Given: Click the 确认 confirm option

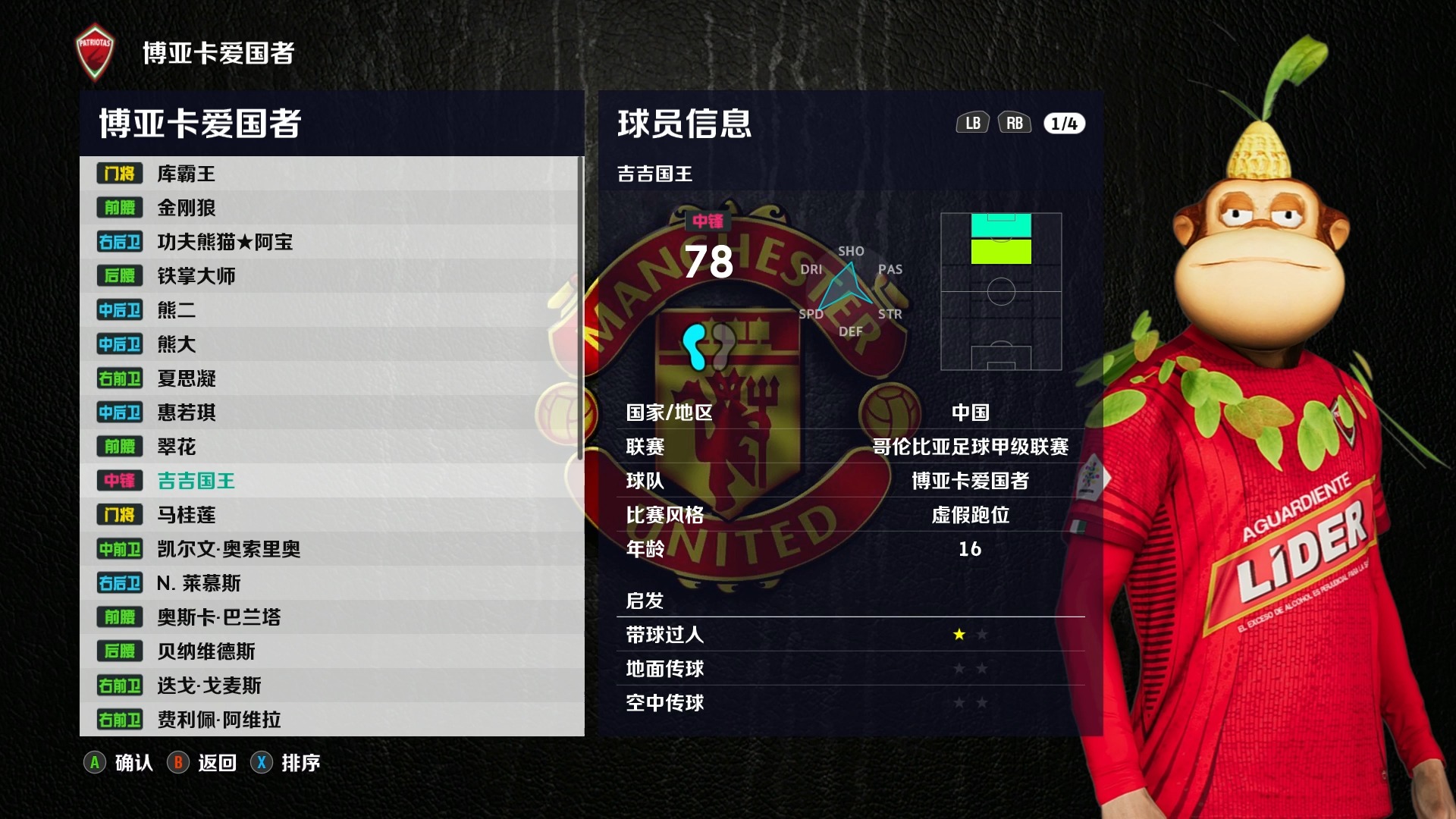Looking at the screenshot, I should pyautogui.click(x=120, y=763).
